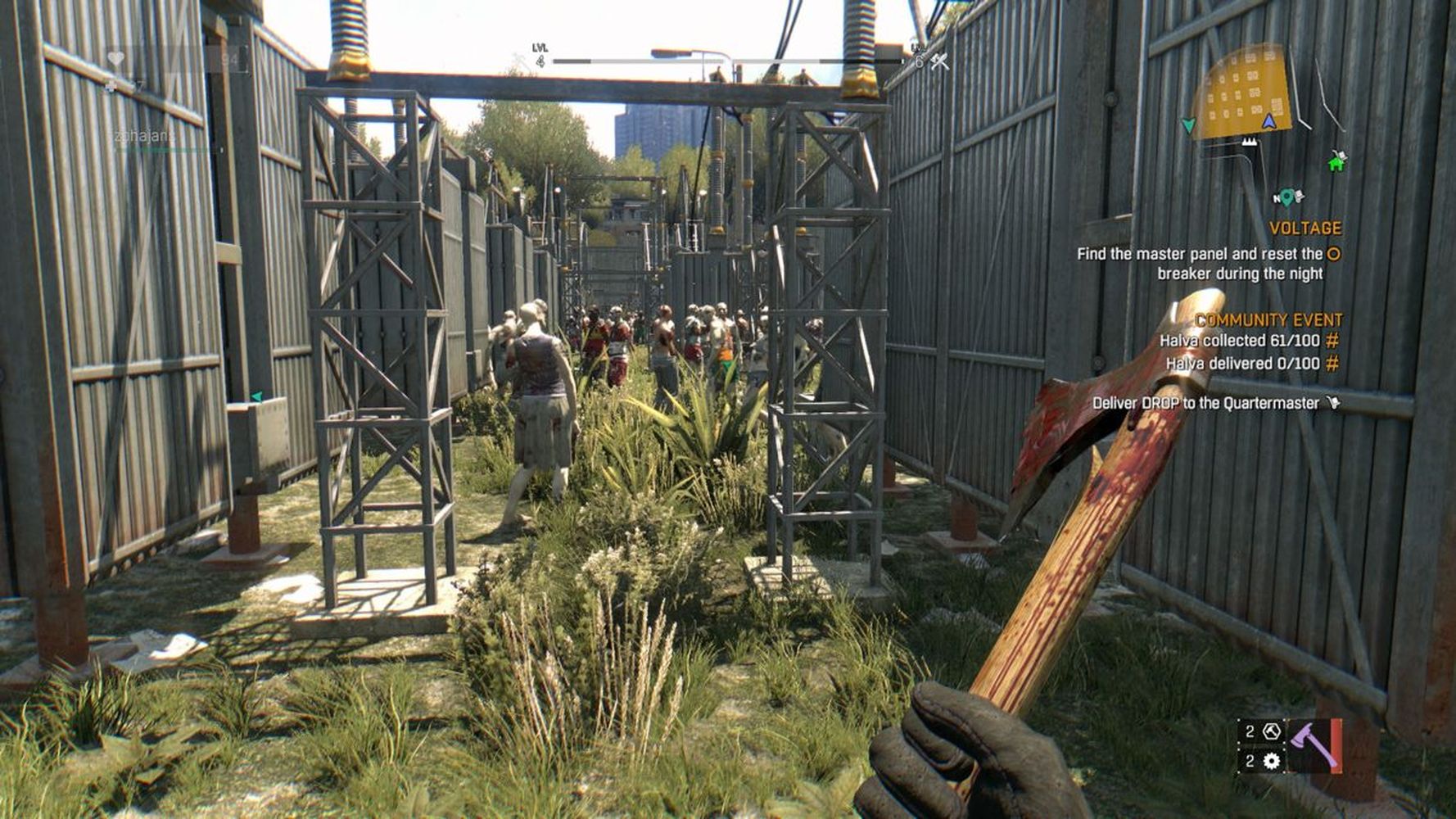Viewport: 1456px width, 819px height.
Task: Click the teal triangle marker on minimap
Action: click(x=1188, y=125)
